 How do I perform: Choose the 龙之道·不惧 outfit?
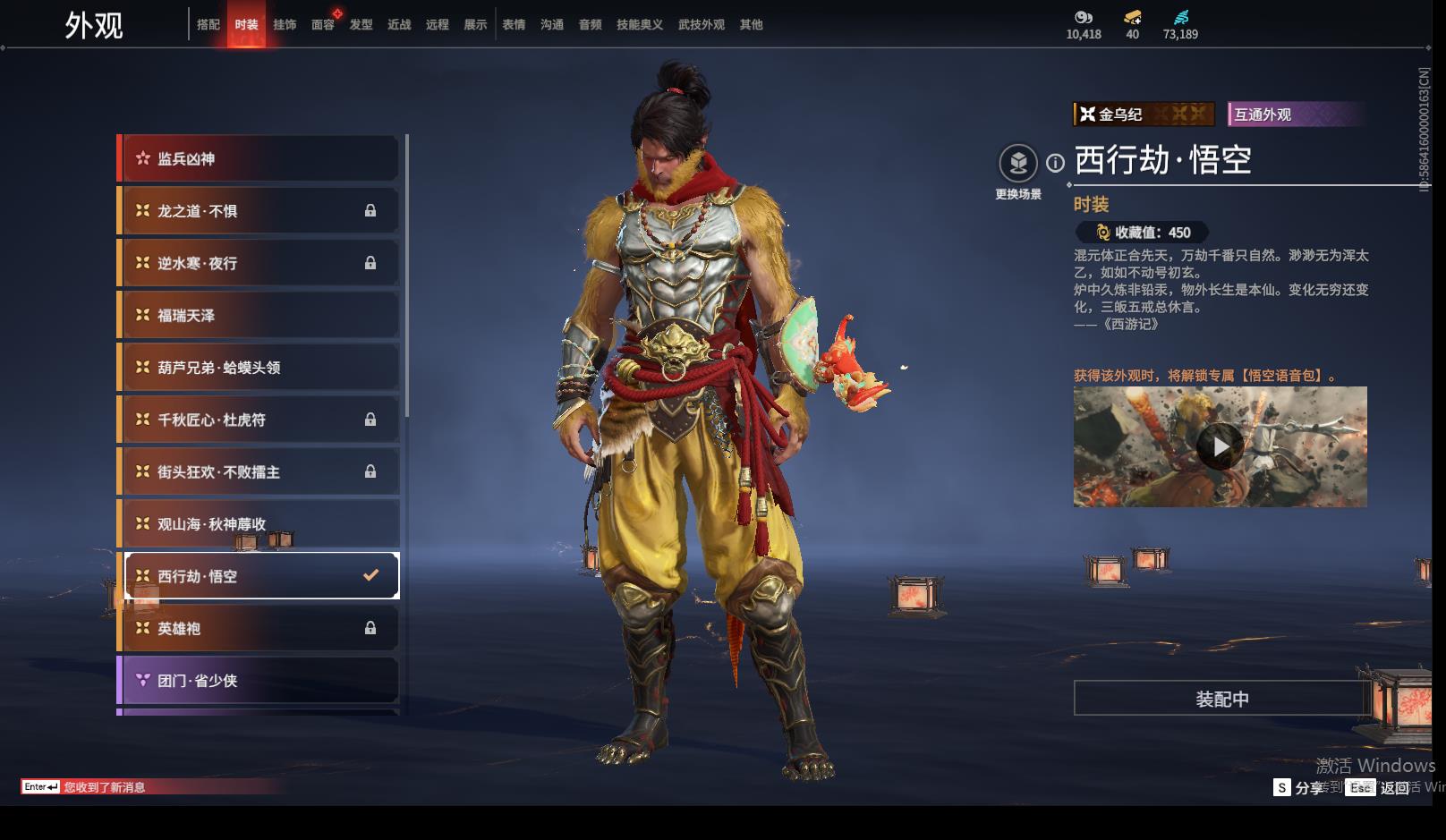click(259, 211)
